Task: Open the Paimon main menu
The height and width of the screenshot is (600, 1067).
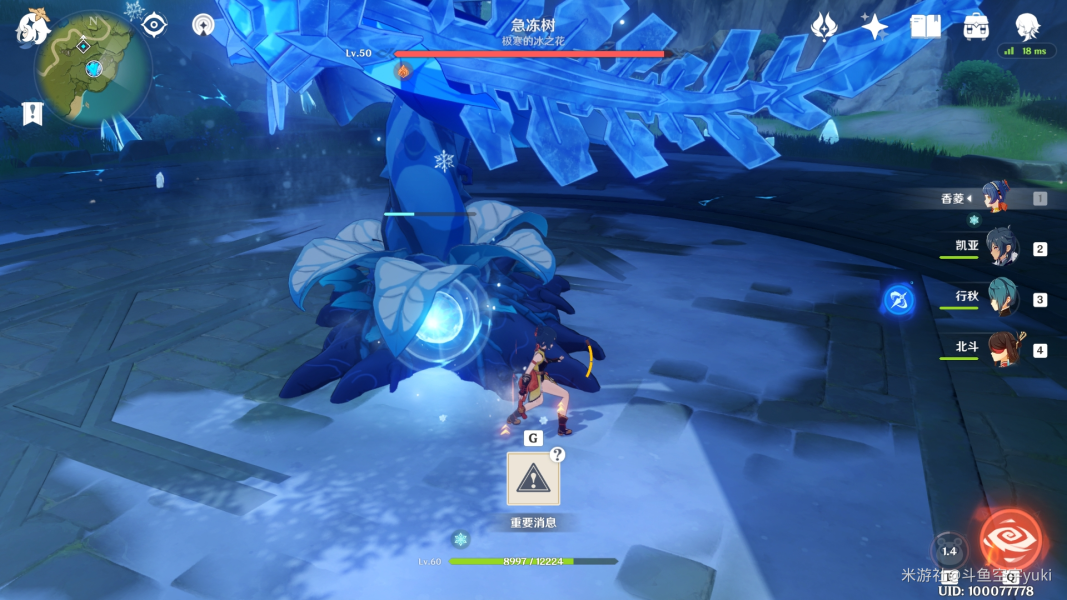Action: [32, 27]
